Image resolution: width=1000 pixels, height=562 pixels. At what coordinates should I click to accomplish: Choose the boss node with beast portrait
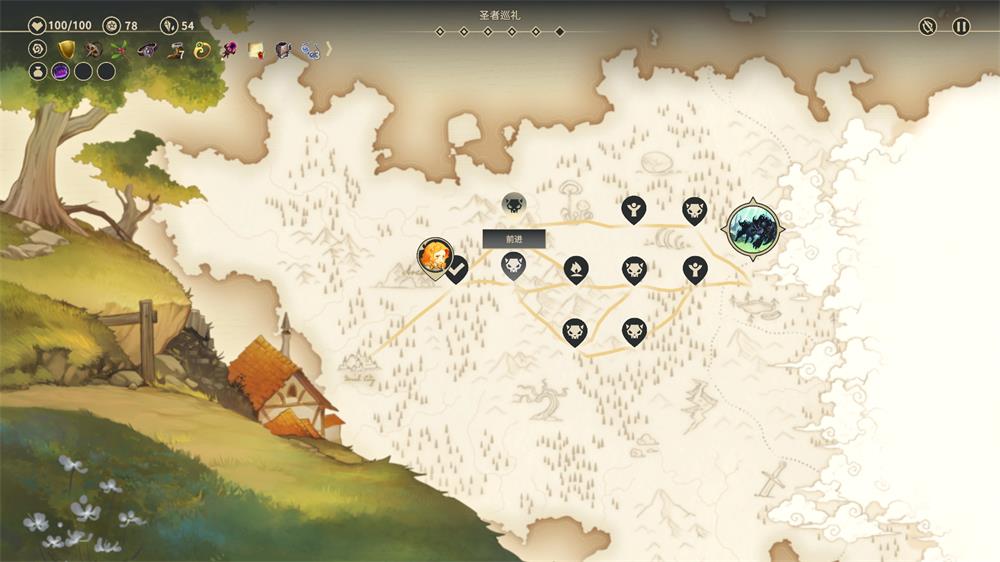pyautogui.click(x=755, y=229)
